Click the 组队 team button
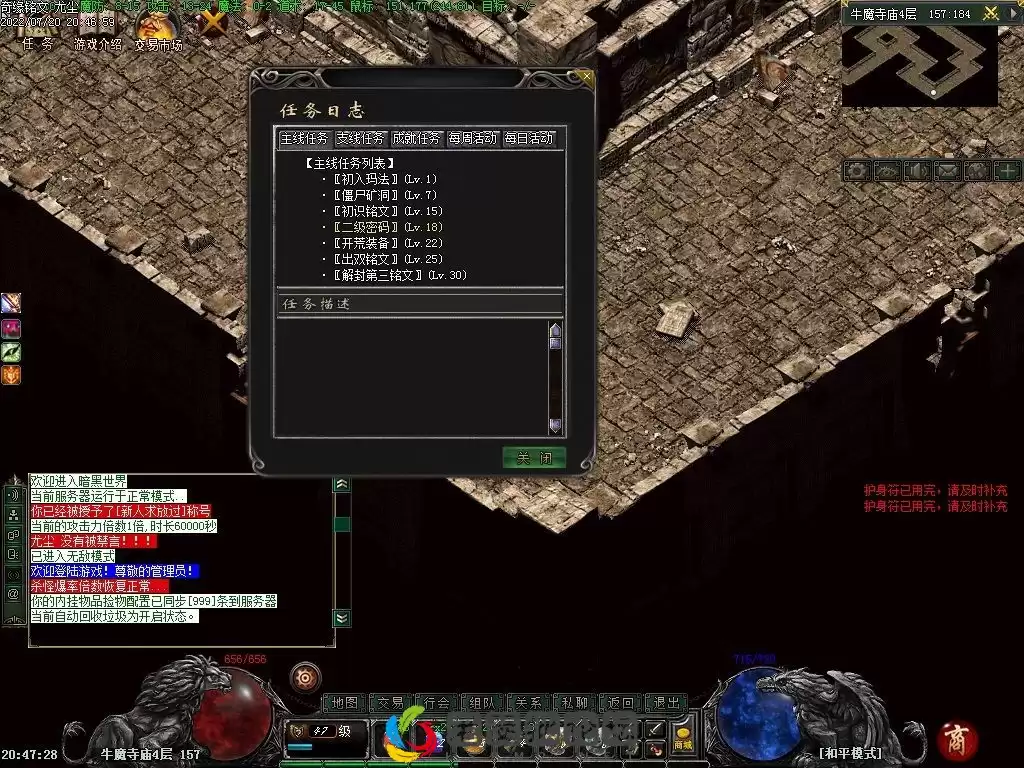This screenshot has width=1024, height=768. pos(483,703)
